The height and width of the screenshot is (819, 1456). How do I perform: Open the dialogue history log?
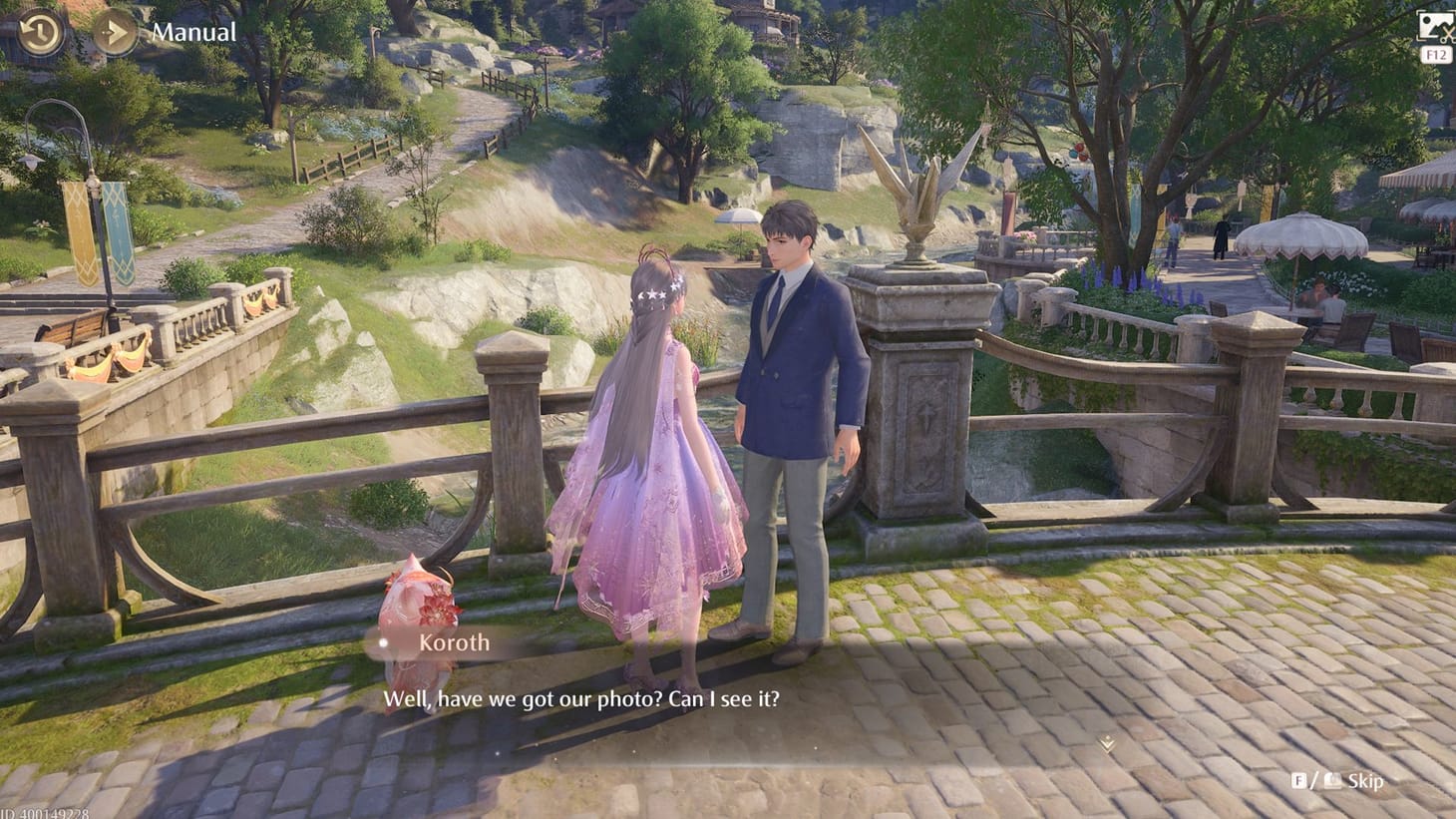pyautogui.click(x=38, y=32)
